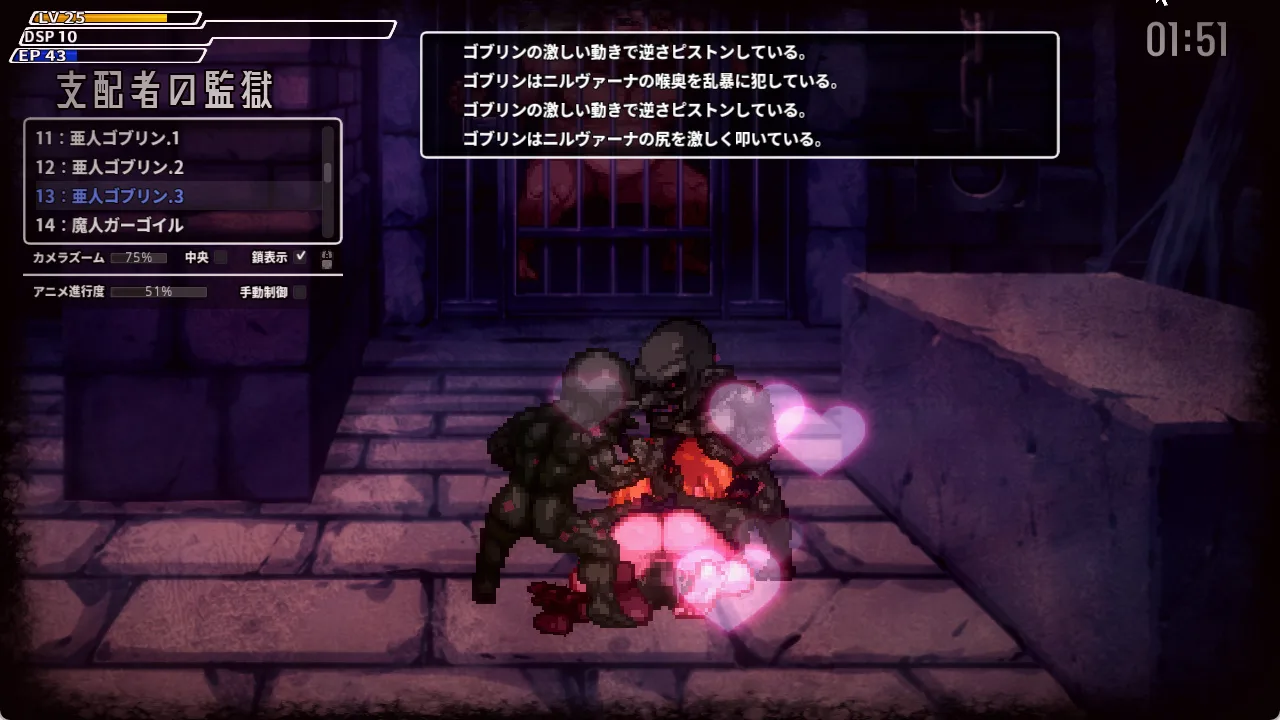
Task: Enable the 手動制御 checkbox
Action: (x=299, y=293)
